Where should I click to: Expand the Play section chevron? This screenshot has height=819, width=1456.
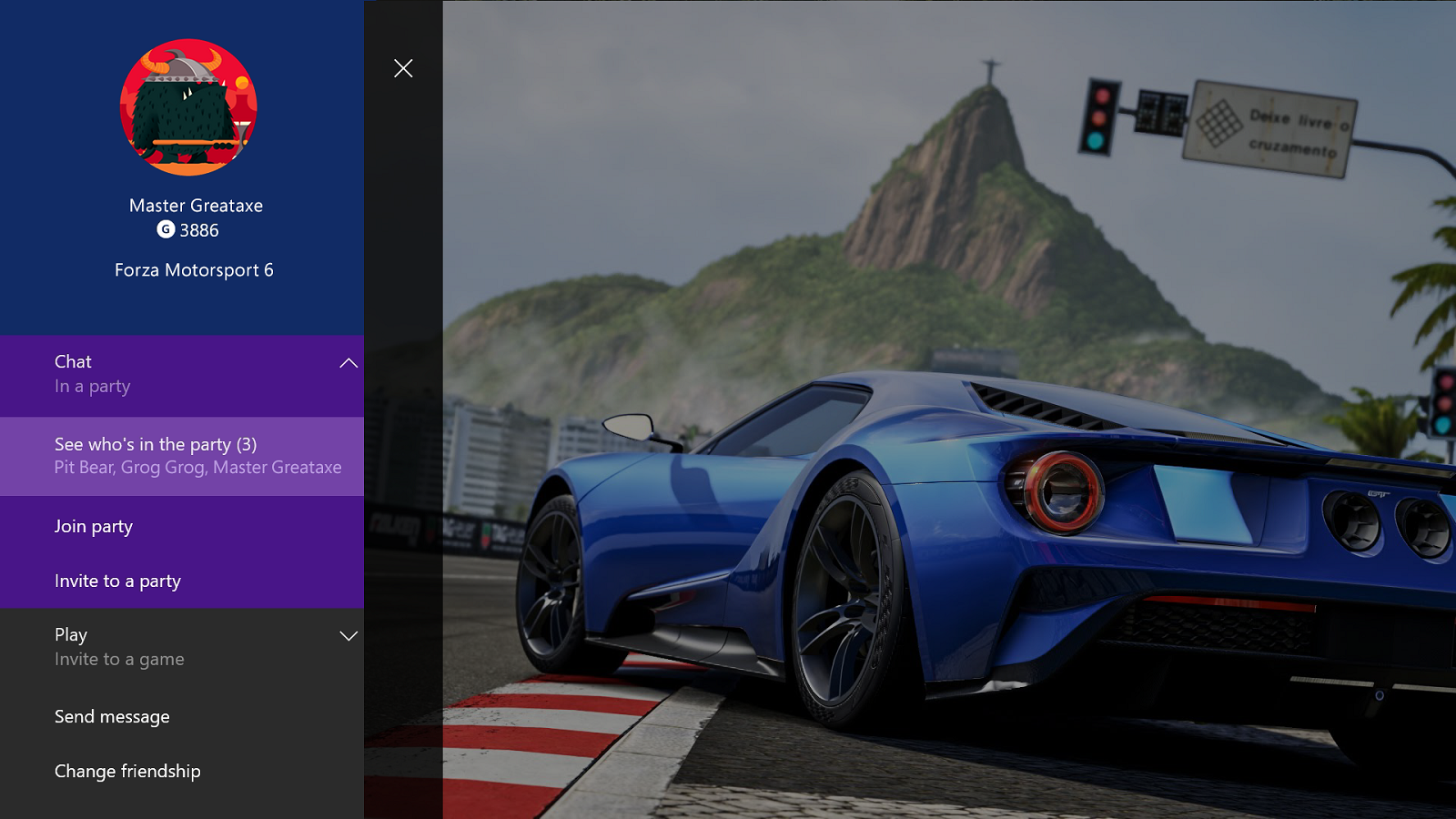point(349,636)
